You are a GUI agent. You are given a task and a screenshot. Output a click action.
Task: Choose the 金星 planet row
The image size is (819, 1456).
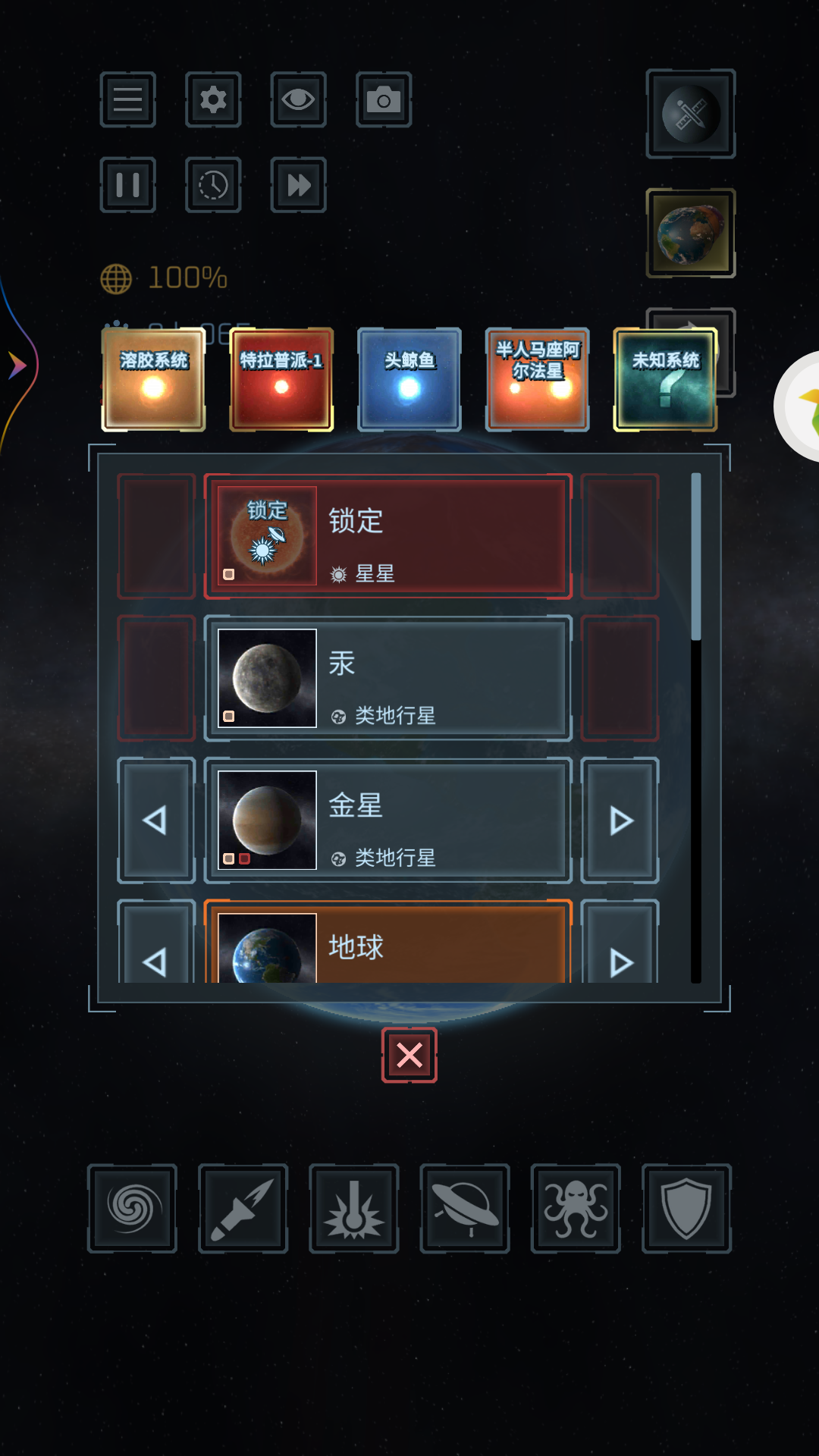pos(388,821)
